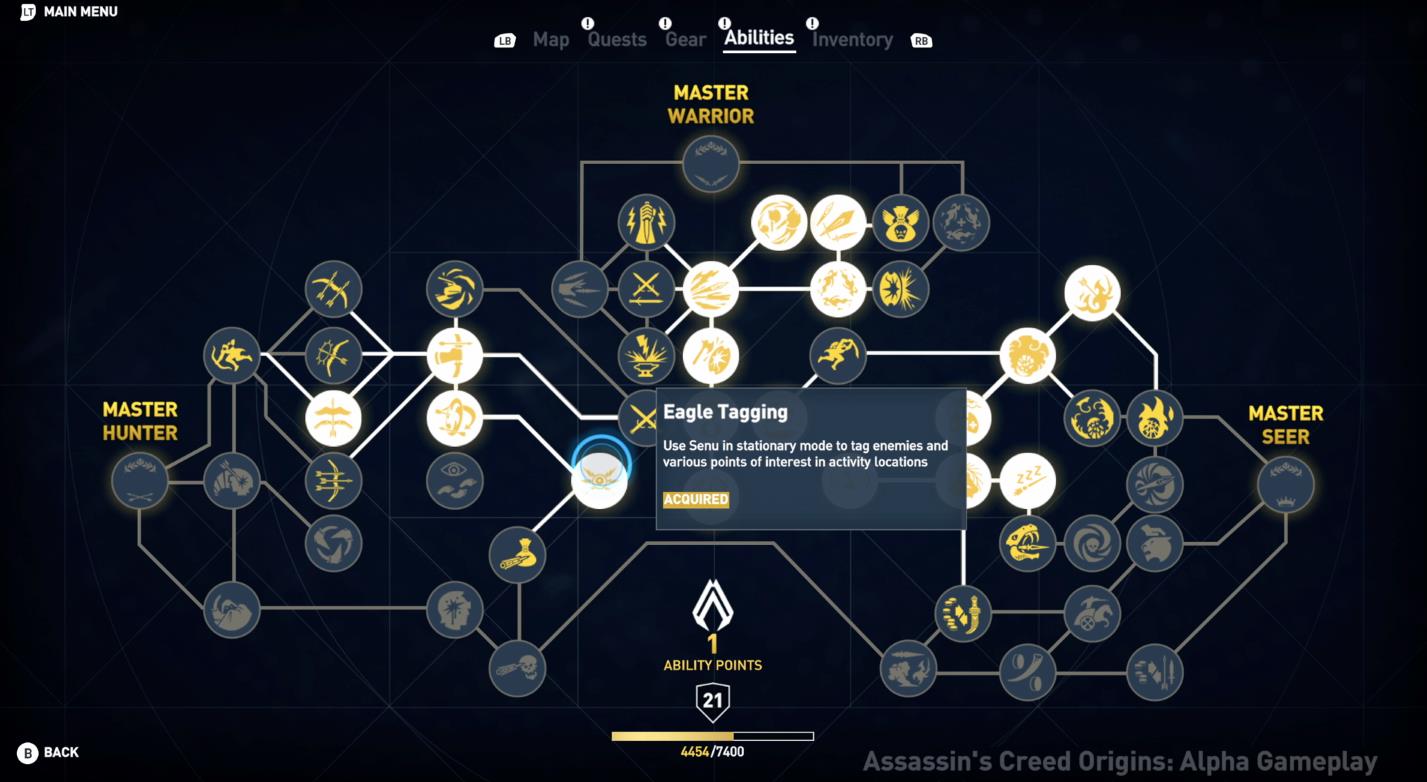1427x782 pixels.
Task: Click the XP progress bar showing 4454/7400
Action: [710, 734]
